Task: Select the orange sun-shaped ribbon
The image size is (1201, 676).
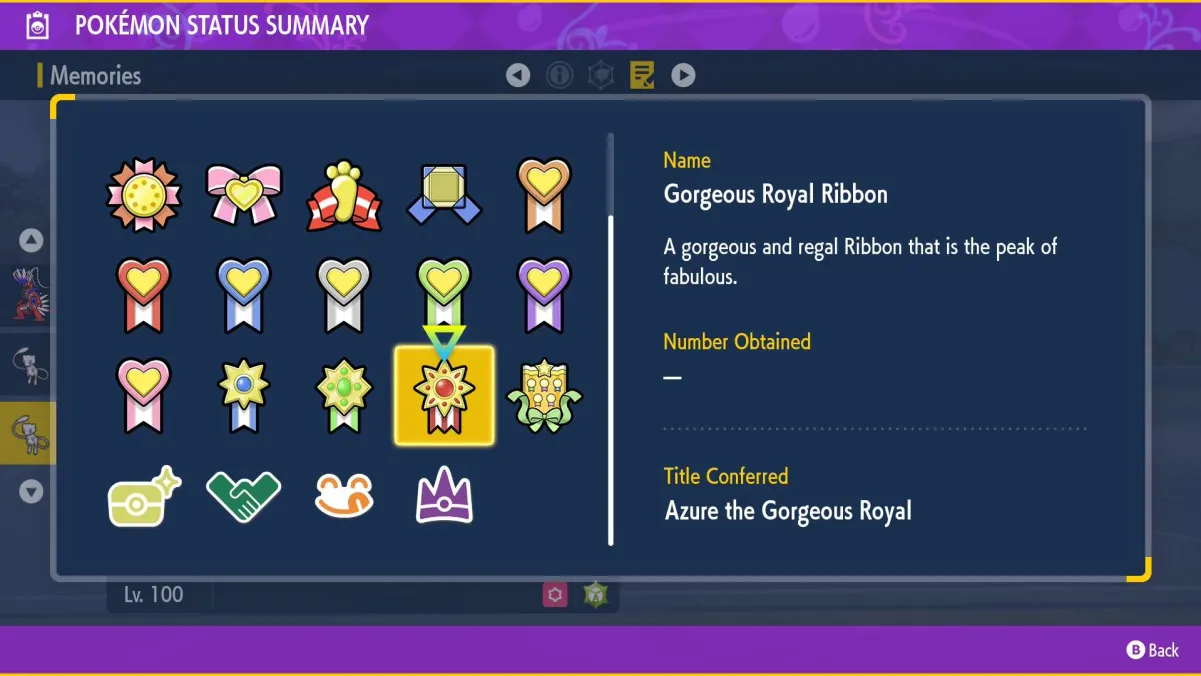Action: (144, 193)
